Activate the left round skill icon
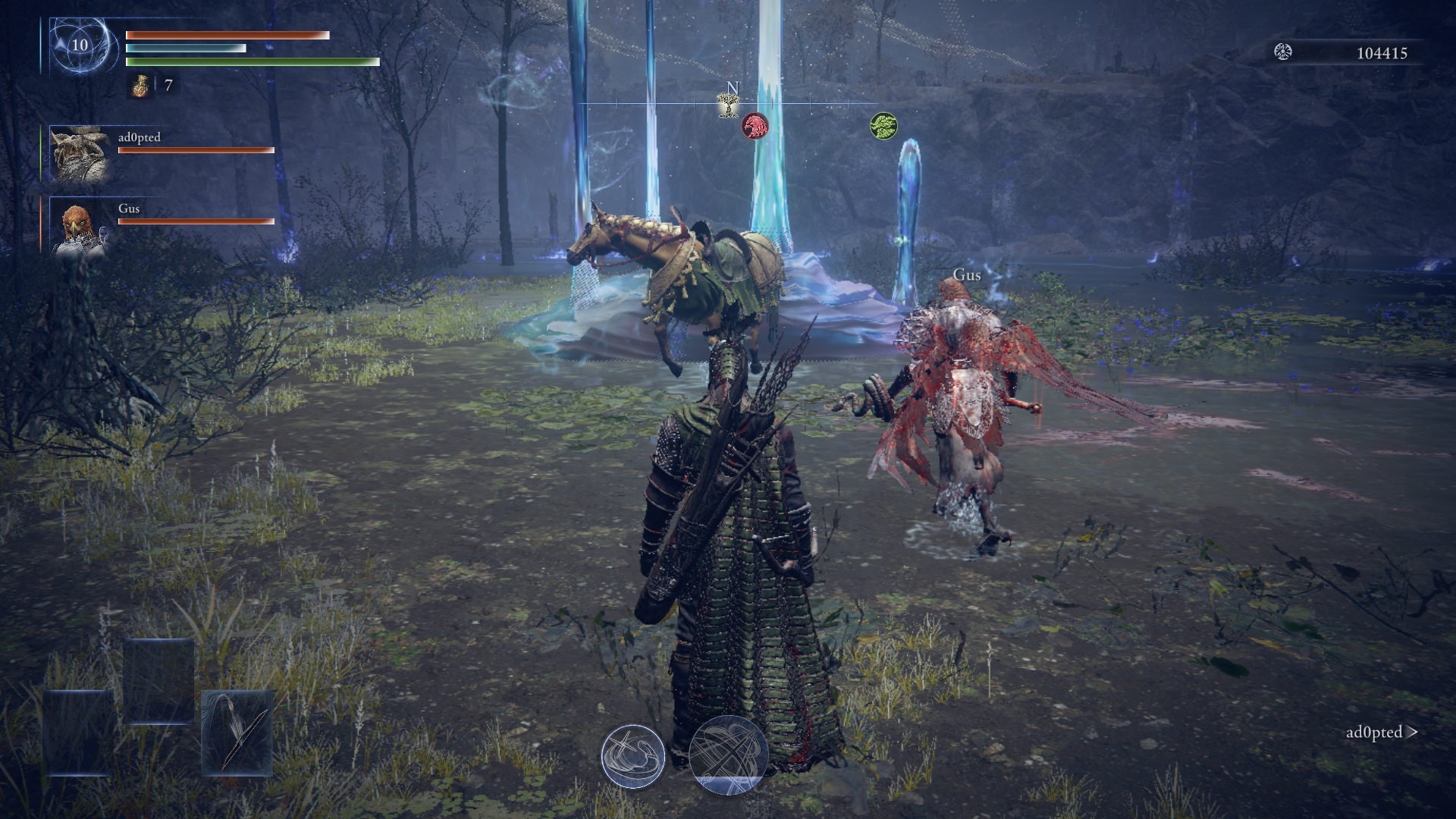The image size is (1456, 819). click(633, 756)
